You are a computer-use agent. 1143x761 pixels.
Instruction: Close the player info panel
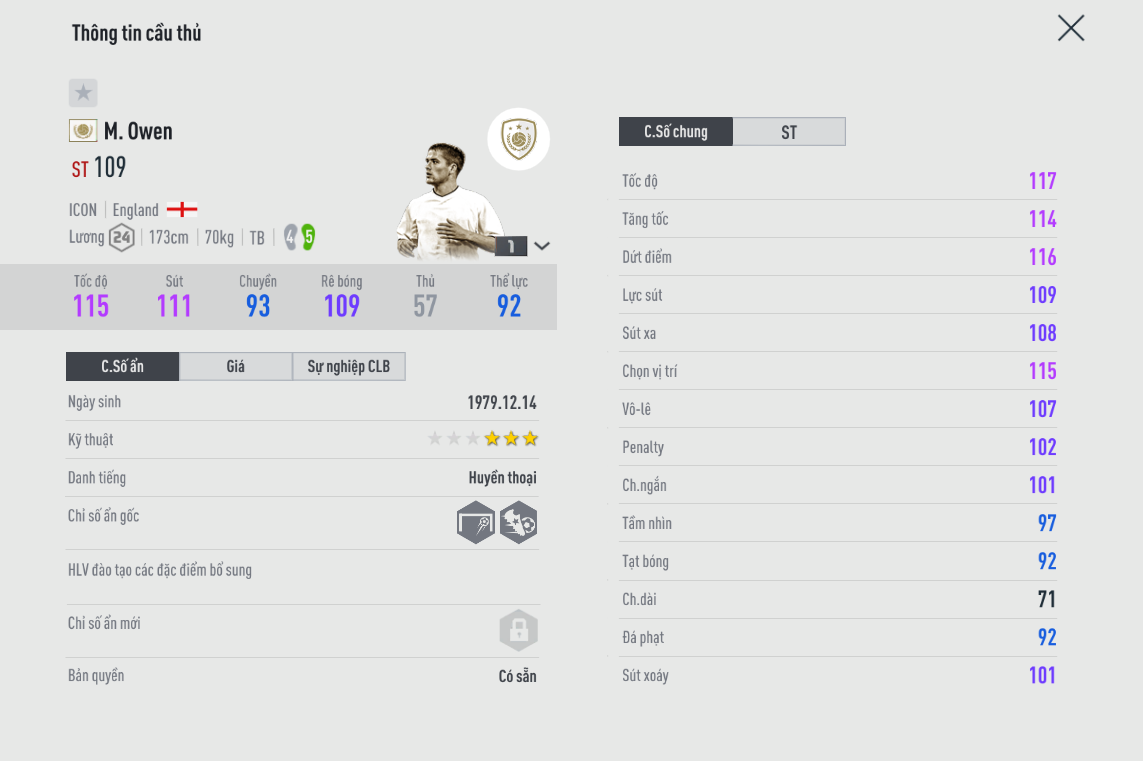pos(1071,28)
